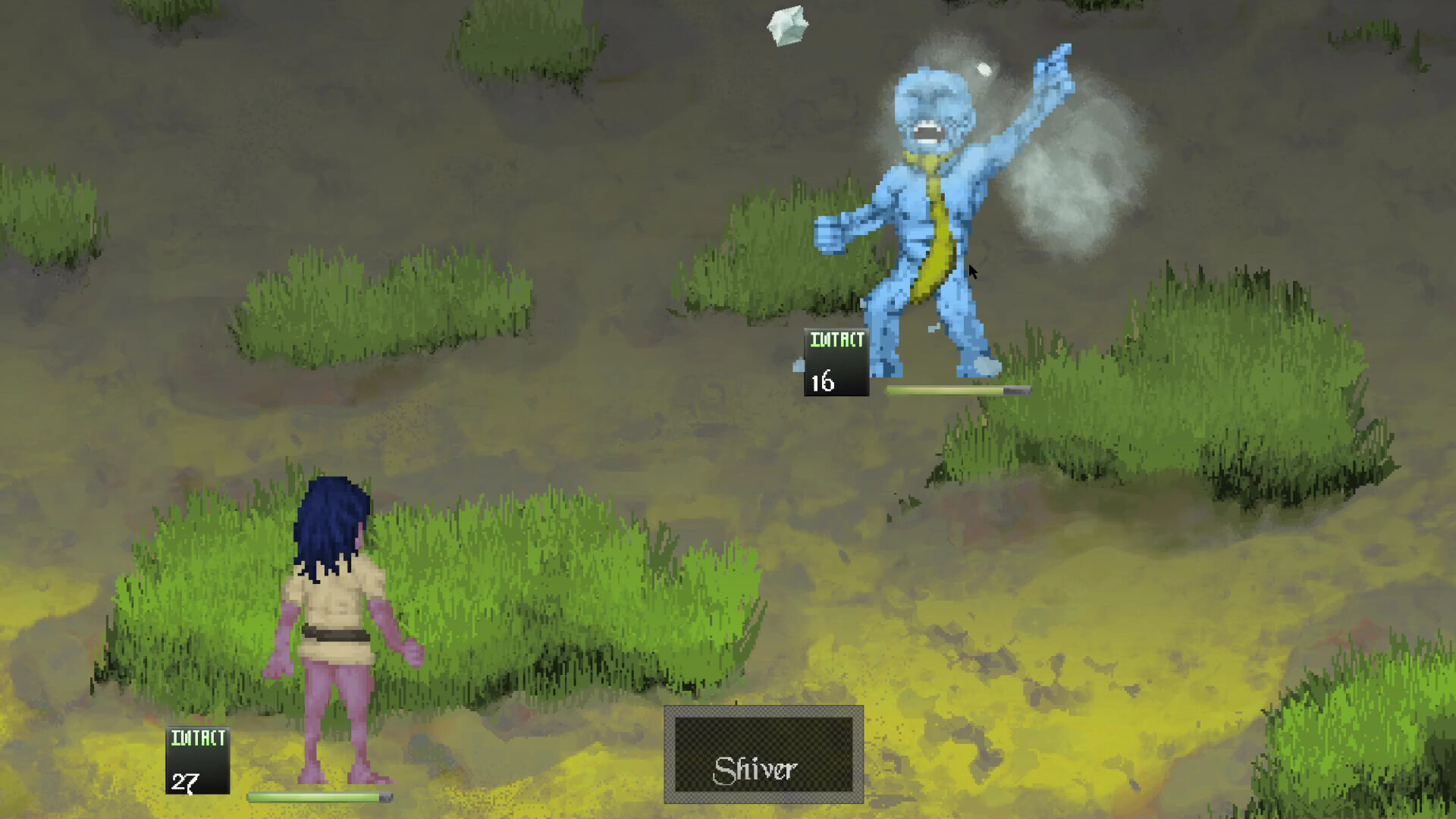Screen dimensions: 1456x819
Task: Select the player's dark blue hair
Action: [x=330, y=523]
